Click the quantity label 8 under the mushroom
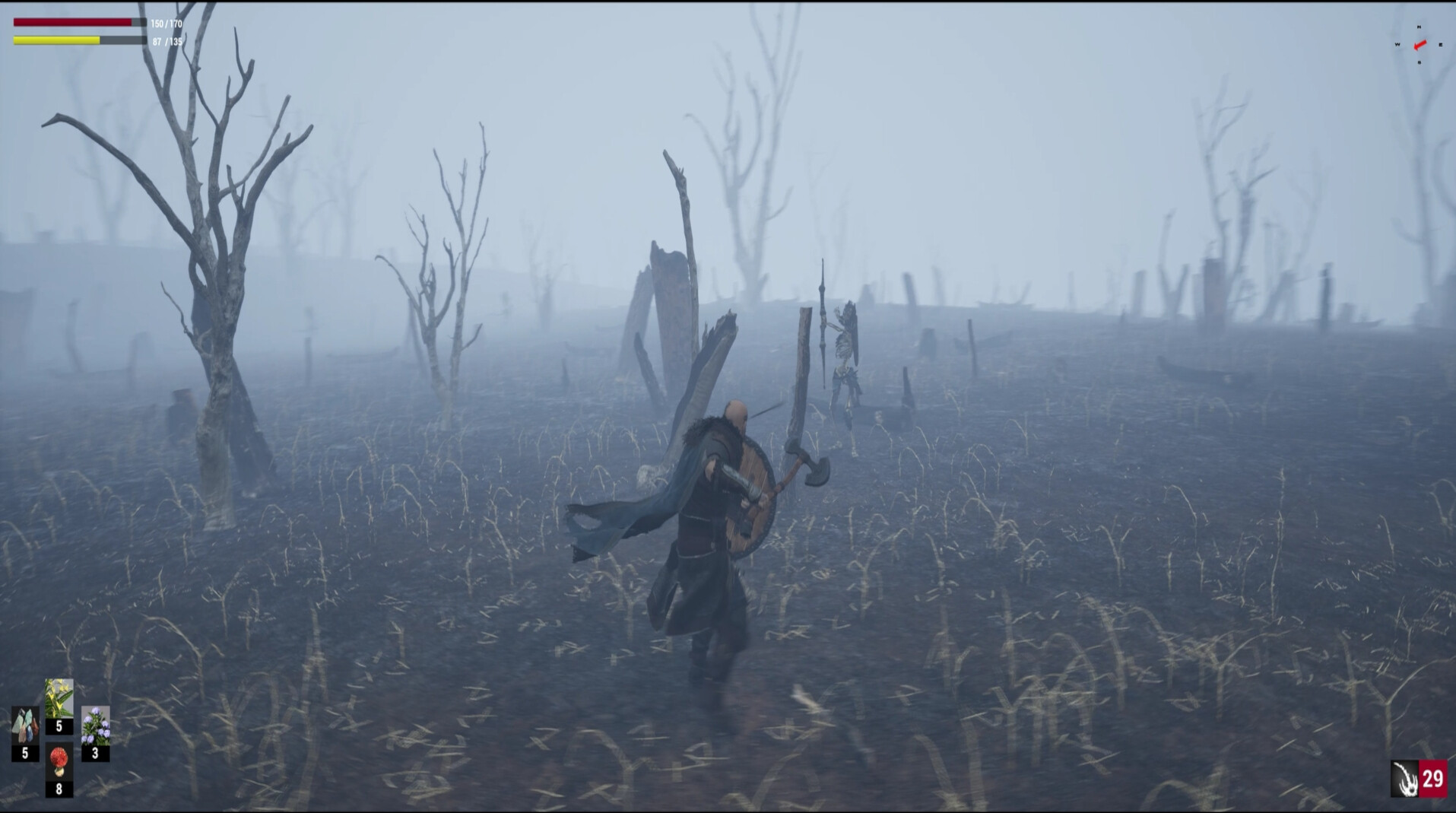Viewport: 1456px width, 813px height. (x=59, y=789)
